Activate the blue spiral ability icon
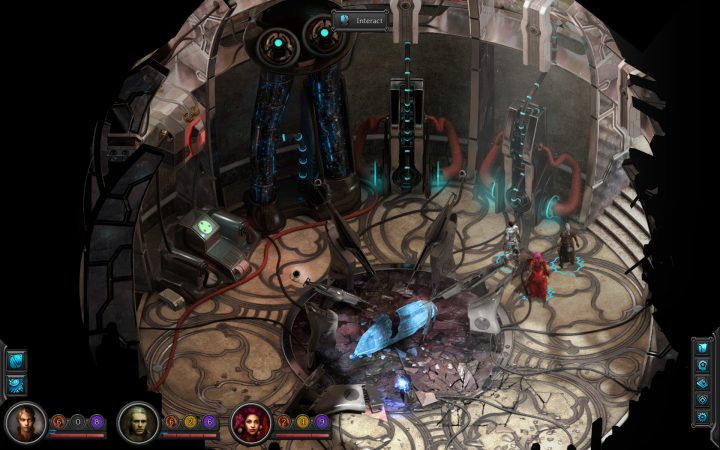 pyautogui.click(x=16, y=383)
